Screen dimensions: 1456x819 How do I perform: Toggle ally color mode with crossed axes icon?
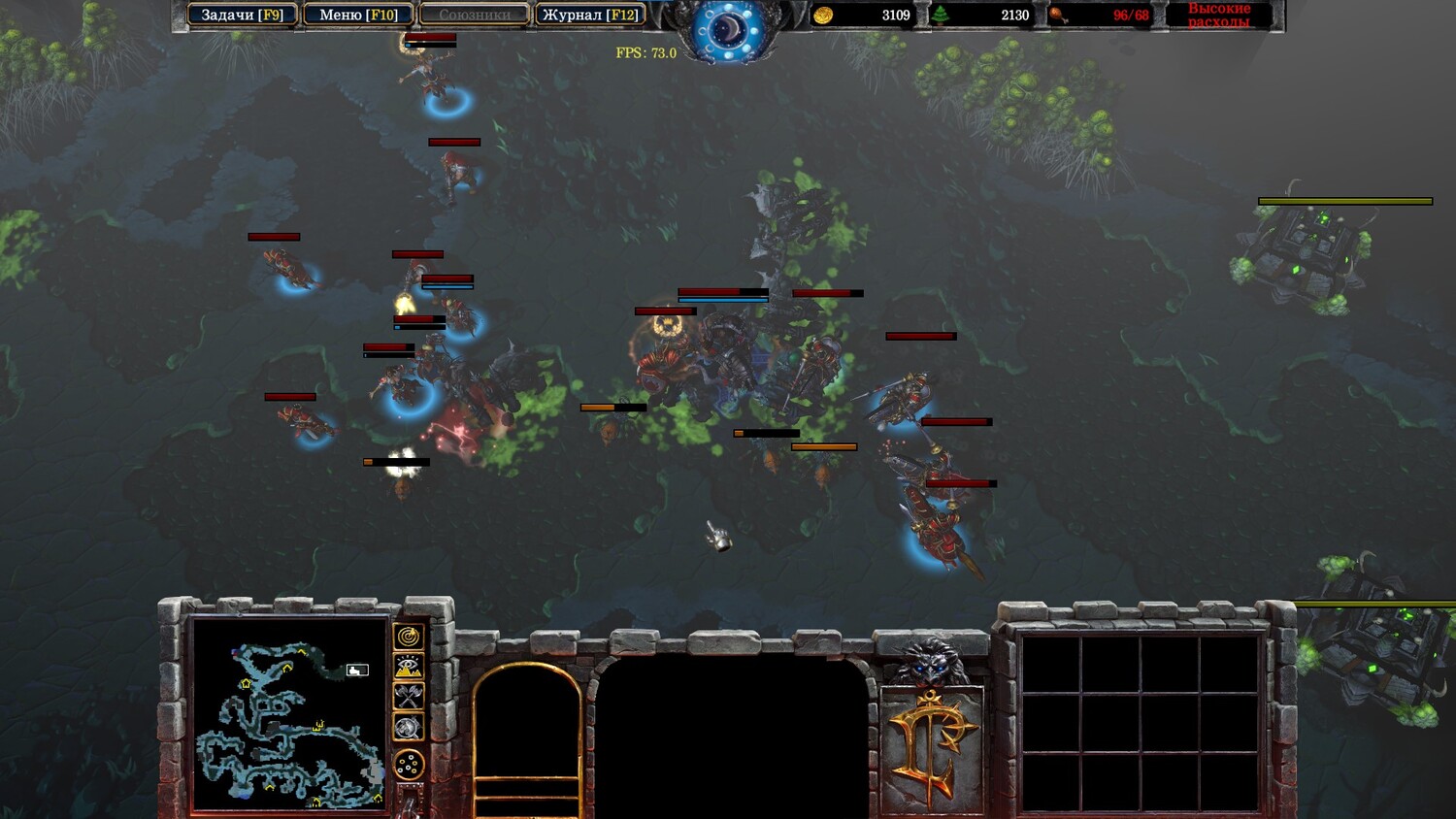coord(409,696)
